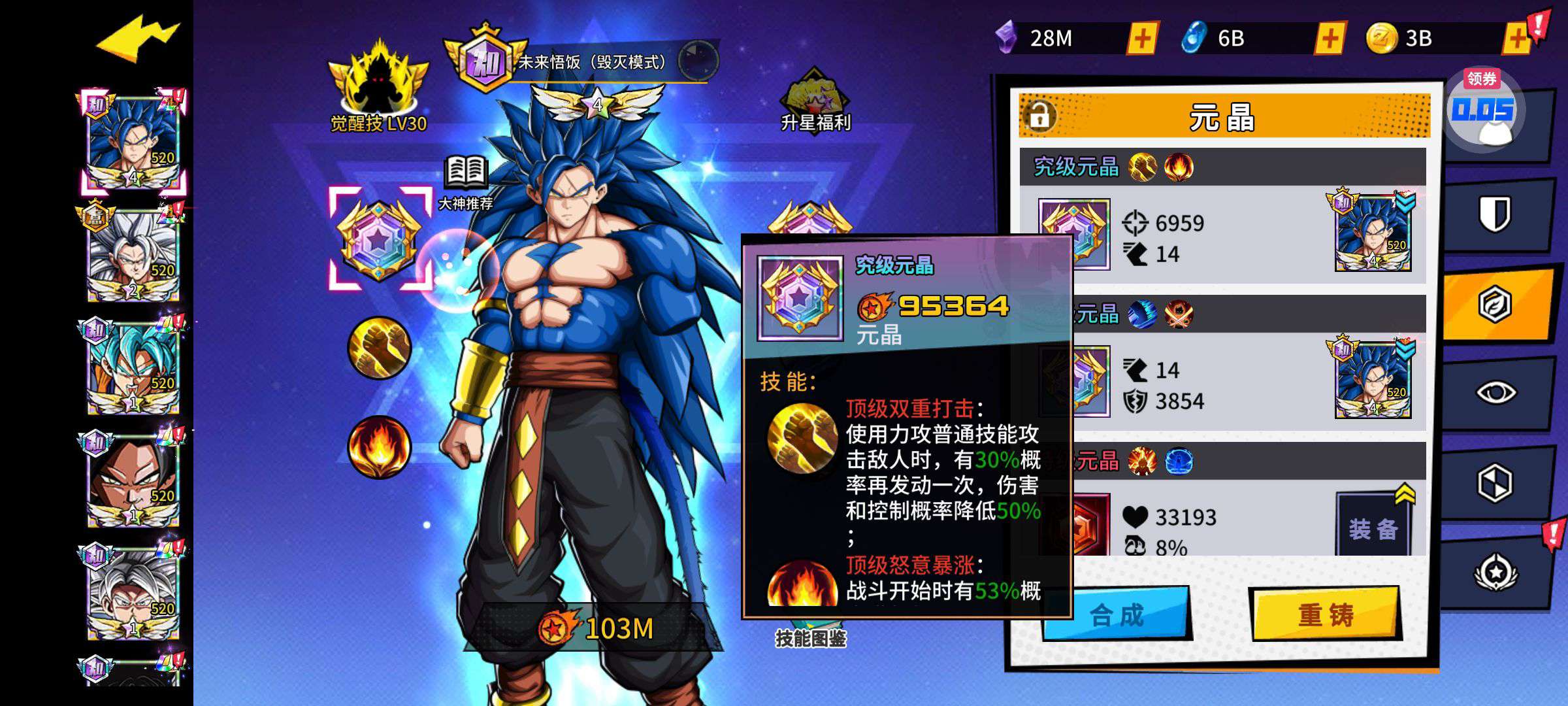This screenshot has height=706, width=1568.
Task: Equip the crystal with the 装备 button
Action: click(1373, 528)
